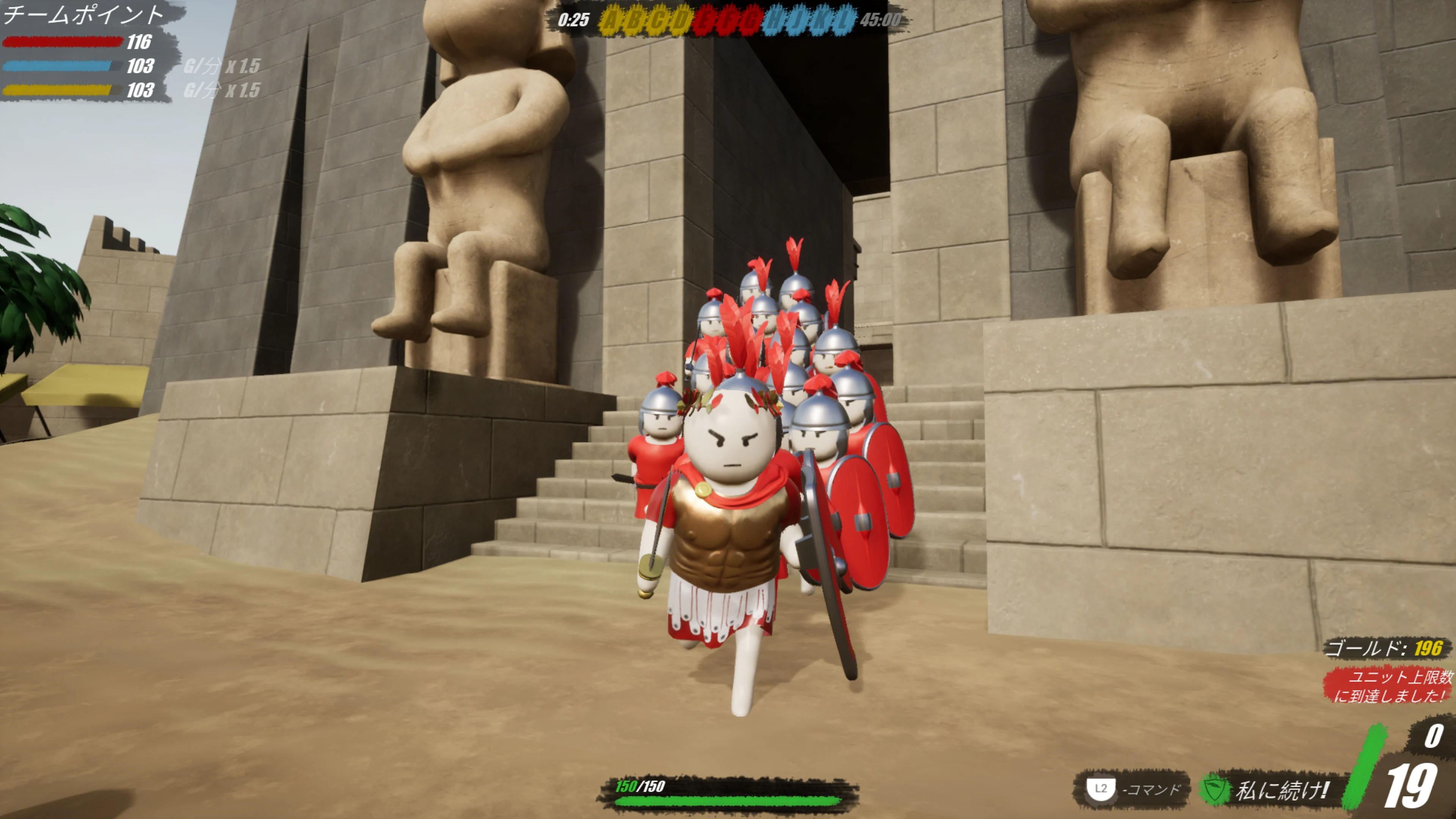Select the red capture point E marker

[x=704, y=20]
